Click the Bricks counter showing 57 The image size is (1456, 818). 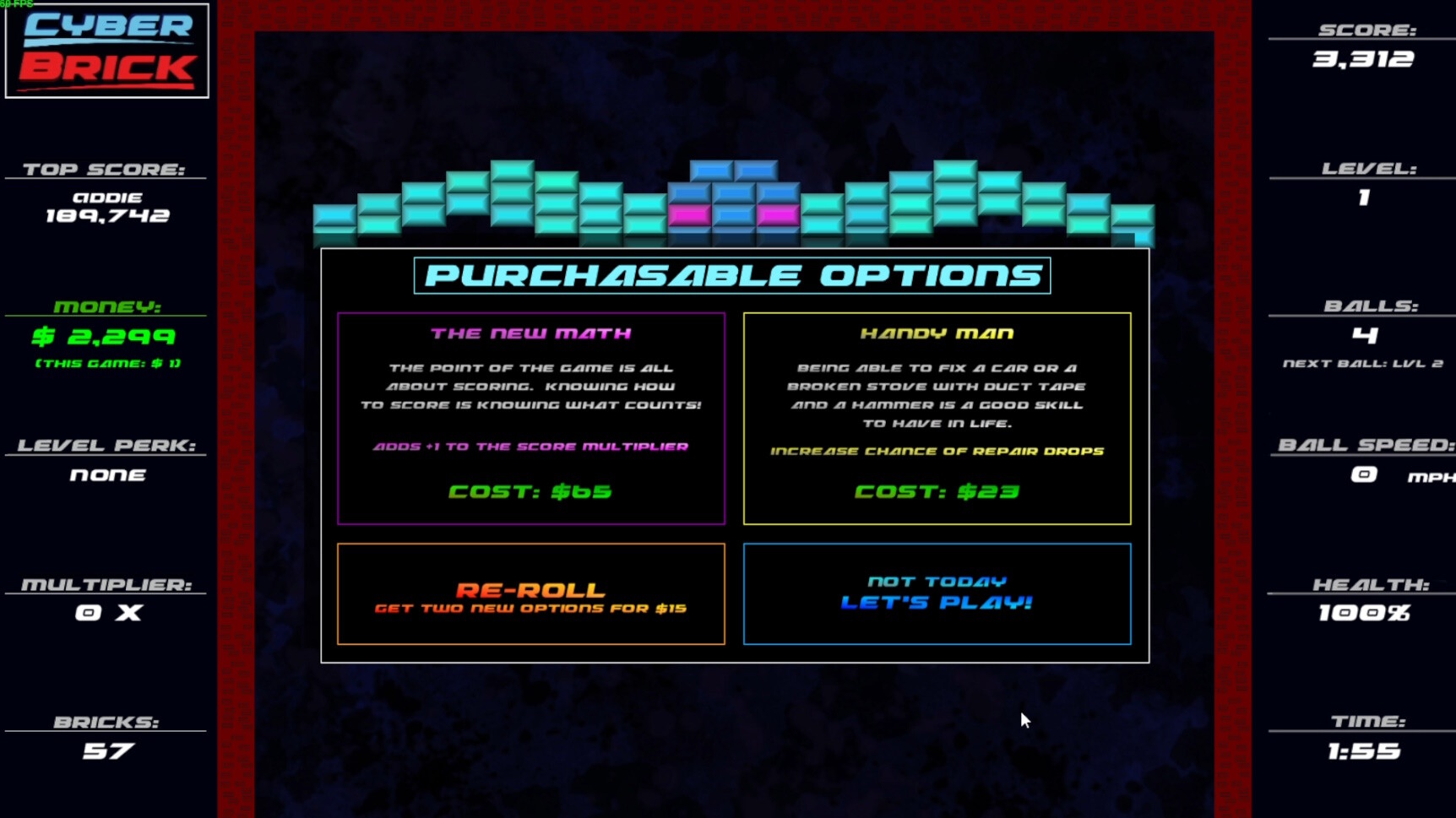pyautogui.click(x=106, y=749)
